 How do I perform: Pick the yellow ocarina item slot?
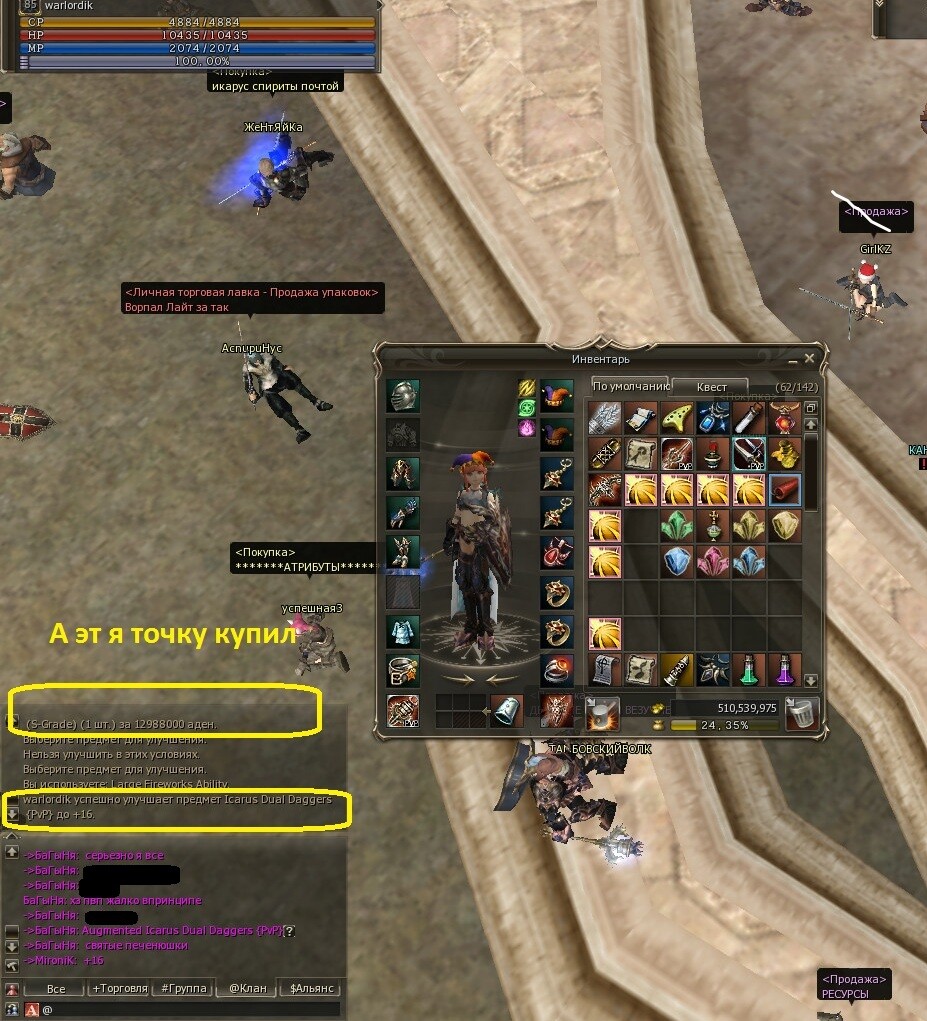677,418
